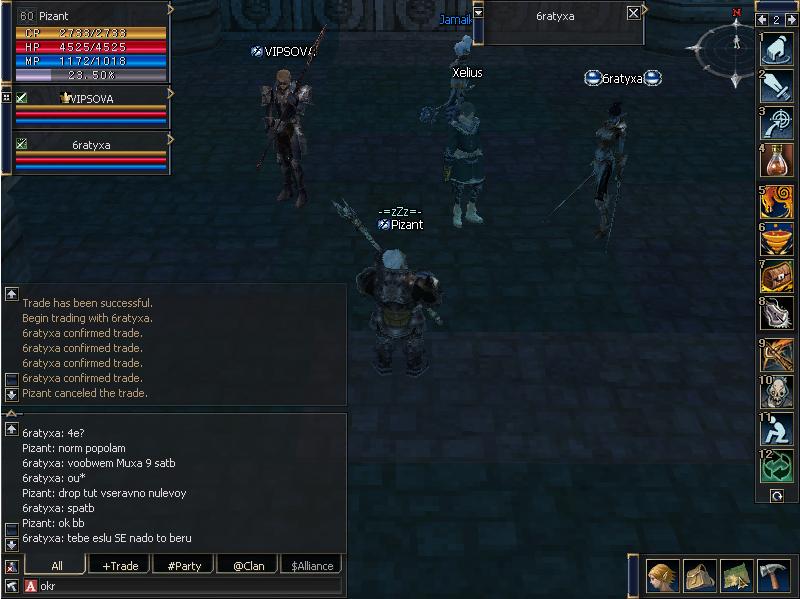Image resolution: width=800 pixels, height=599 pixels.
Task: Use the red potion in shortcut slot 4
Action: tap(777, 162)
